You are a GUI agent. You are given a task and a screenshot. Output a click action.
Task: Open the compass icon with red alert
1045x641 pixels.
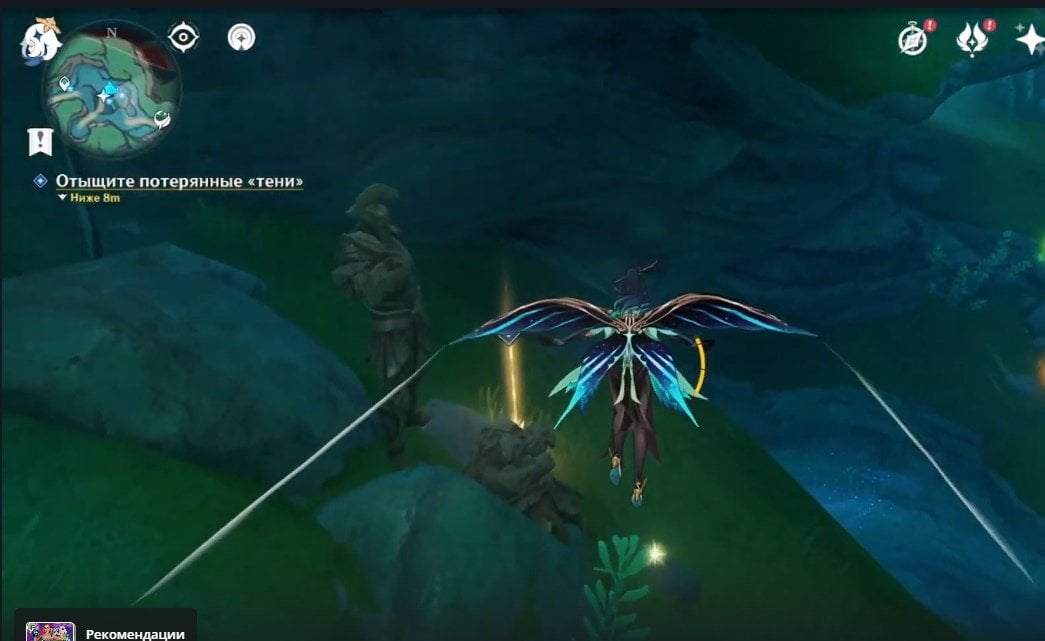[912, 39]
